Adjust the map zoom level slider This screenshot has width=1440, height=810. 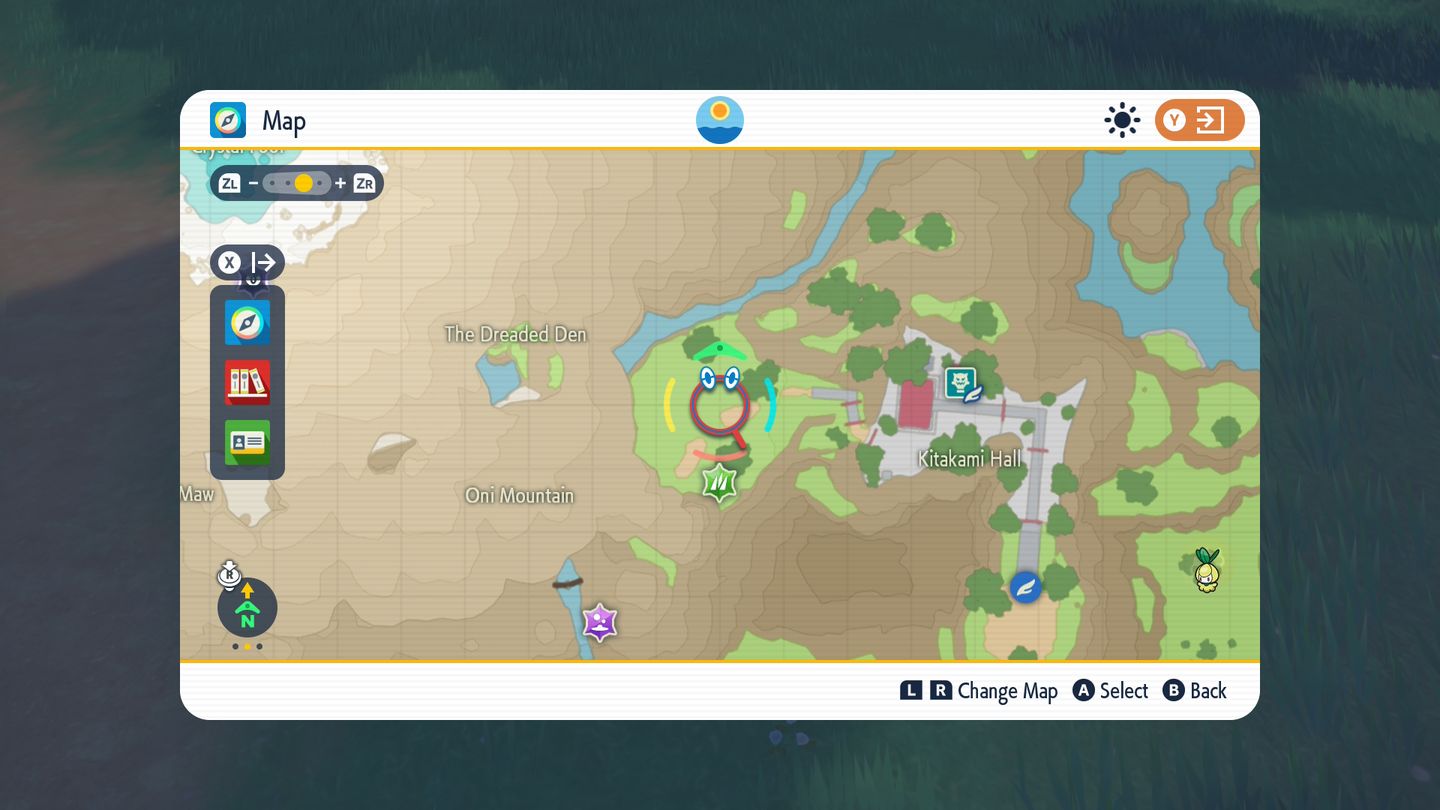pos(297,183)
